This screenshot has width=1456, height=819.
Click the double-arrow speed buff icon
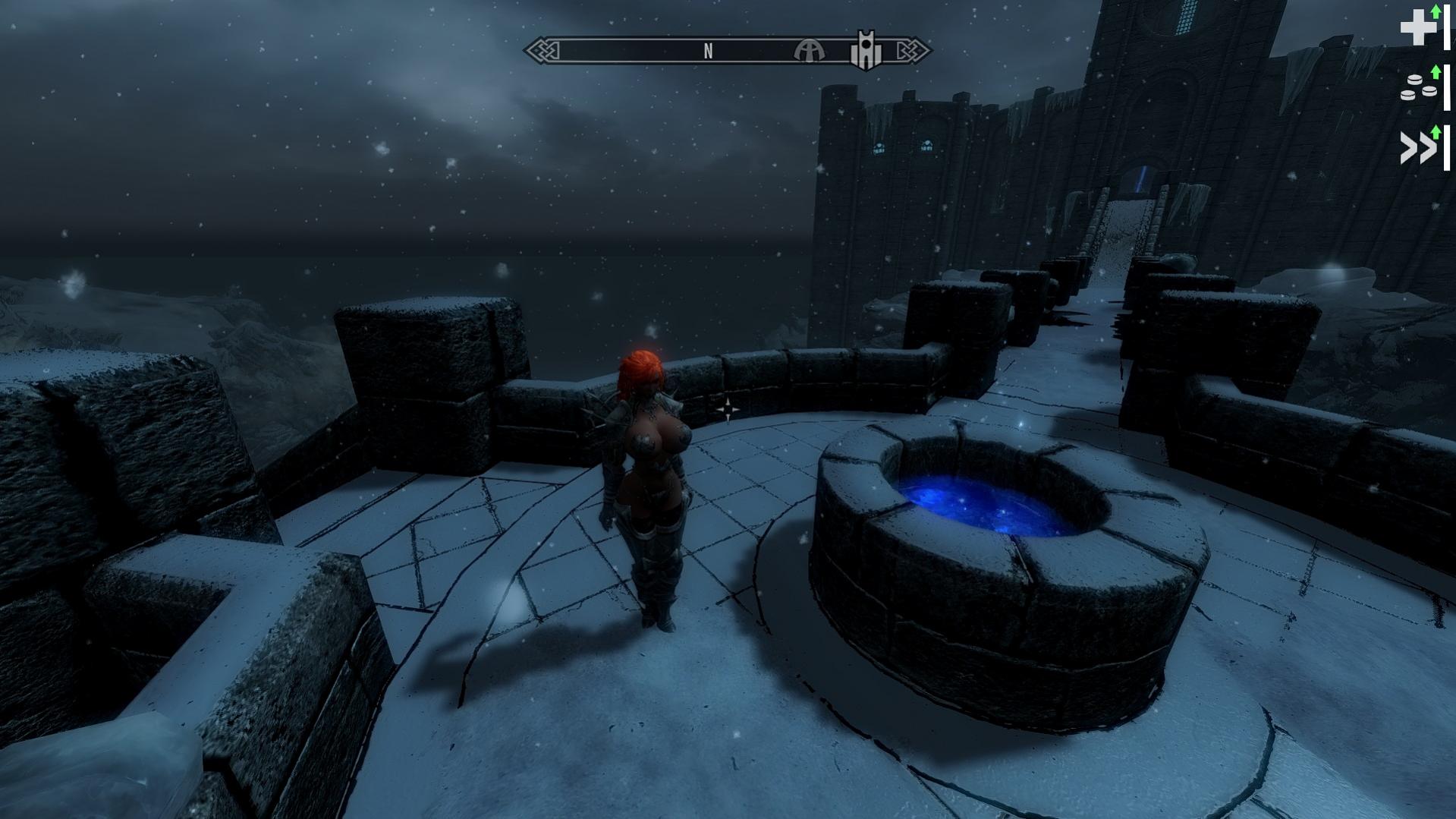pos(1417,147)
